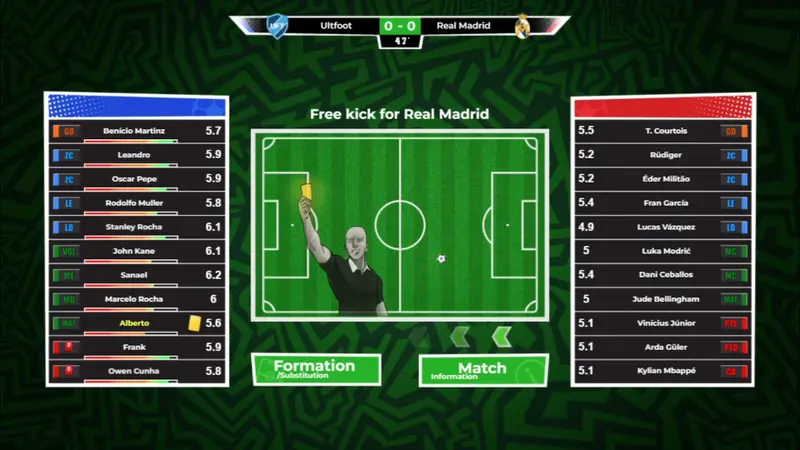The height and width of the screenshot is (450, 800).
Task: Select John Kane player row
Action: coord(134,251)
